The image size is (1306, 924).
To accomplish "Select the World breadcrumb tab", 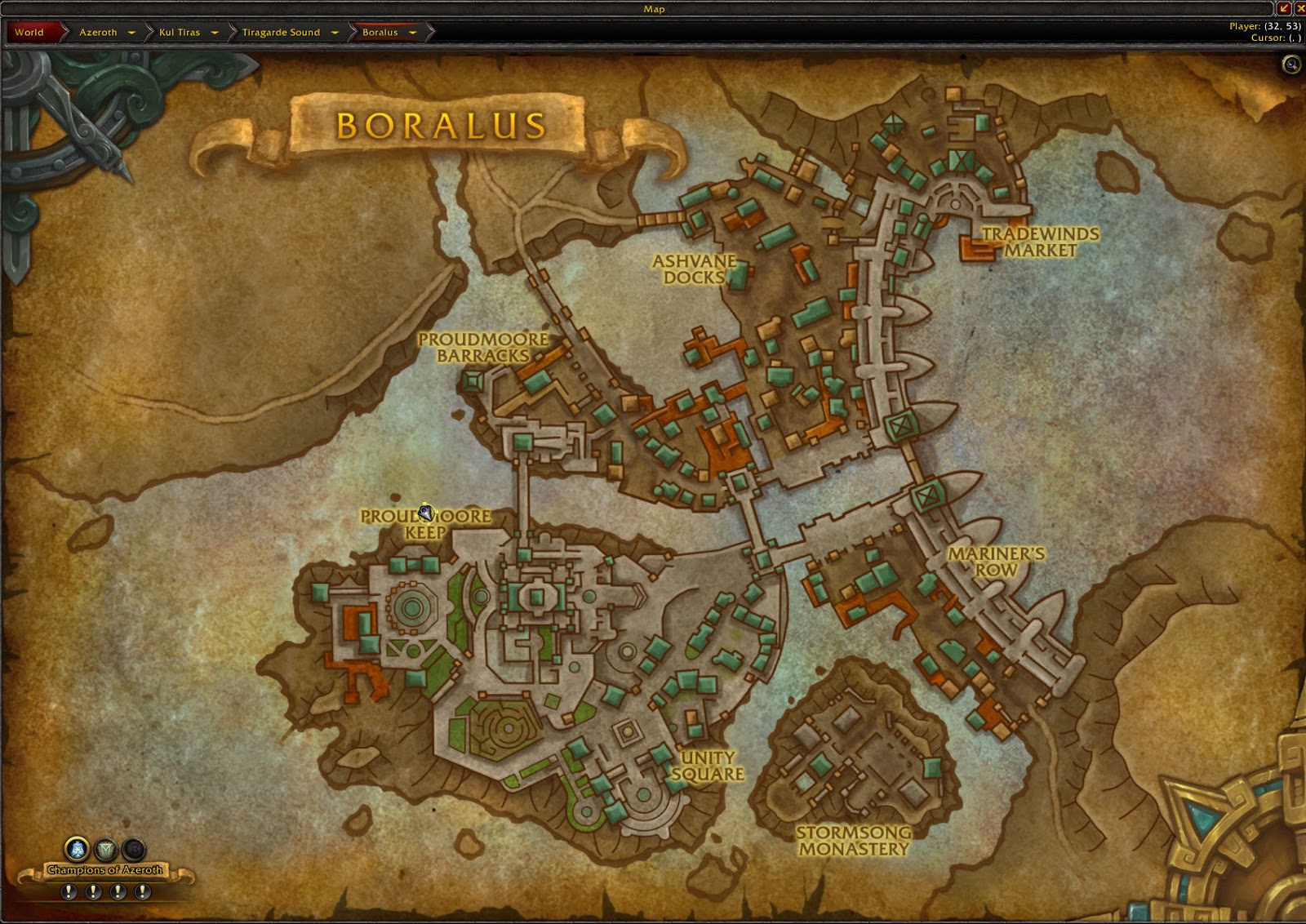I will pyautogui.click(x=30, y=33).
